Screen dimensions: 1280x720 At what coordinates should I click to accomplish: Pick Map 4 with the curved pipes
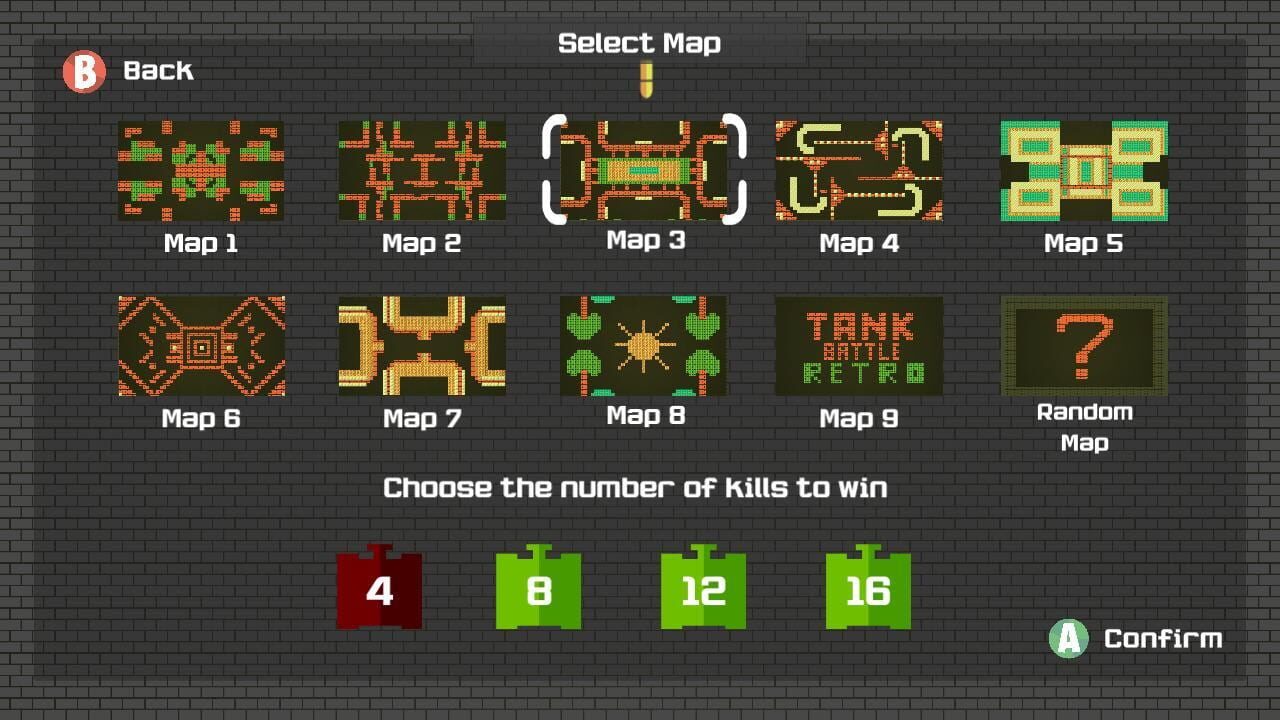pos(858,170)
